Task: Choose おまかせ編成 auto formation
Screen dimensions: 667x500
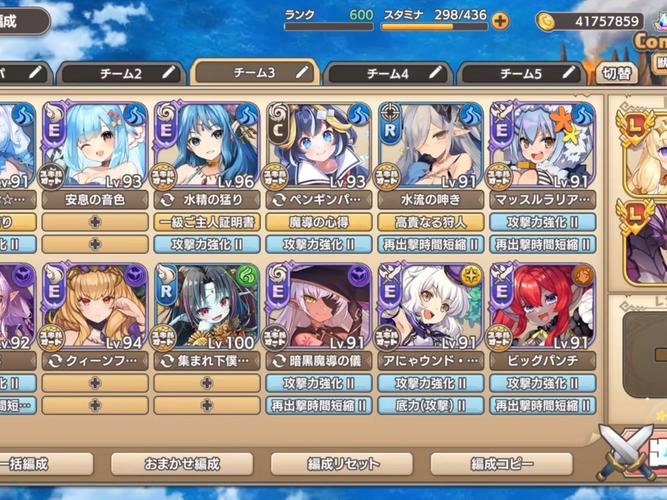Action: point(180,464)
